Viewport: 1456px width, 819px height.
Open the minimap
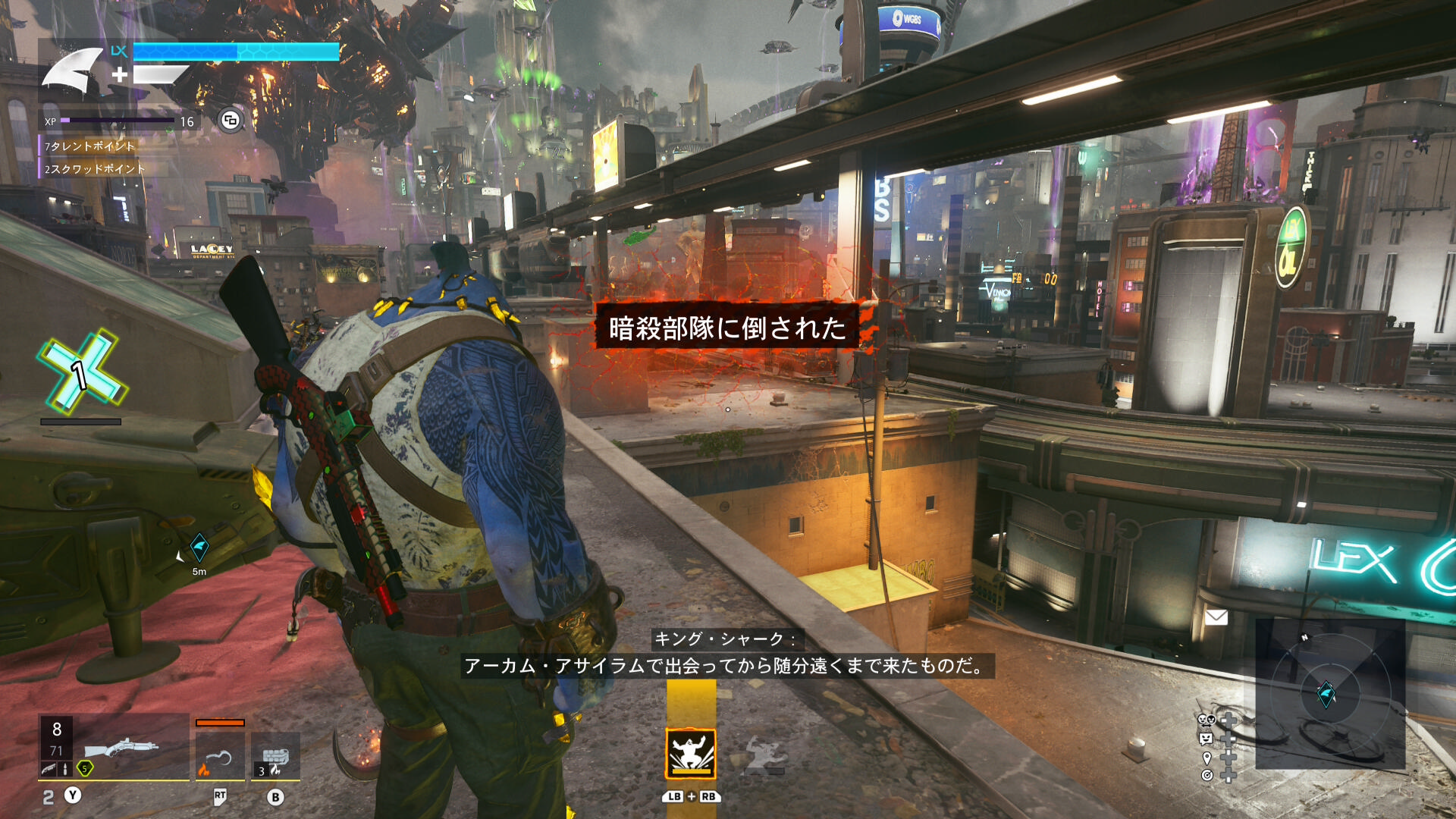coord(1329,693)
